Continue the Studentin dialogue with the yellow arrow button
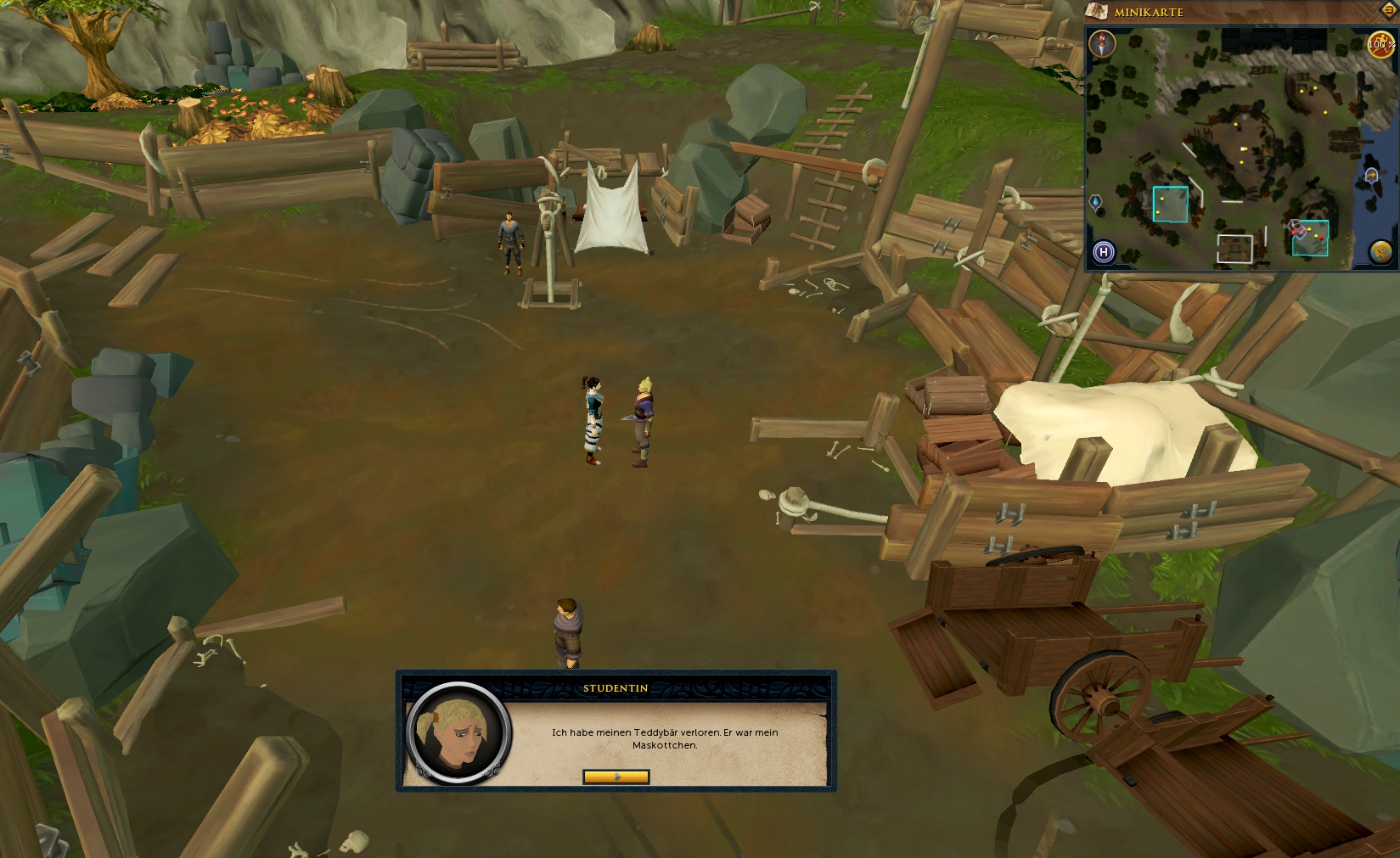1400x858 pixels. [x=616, y=777]
